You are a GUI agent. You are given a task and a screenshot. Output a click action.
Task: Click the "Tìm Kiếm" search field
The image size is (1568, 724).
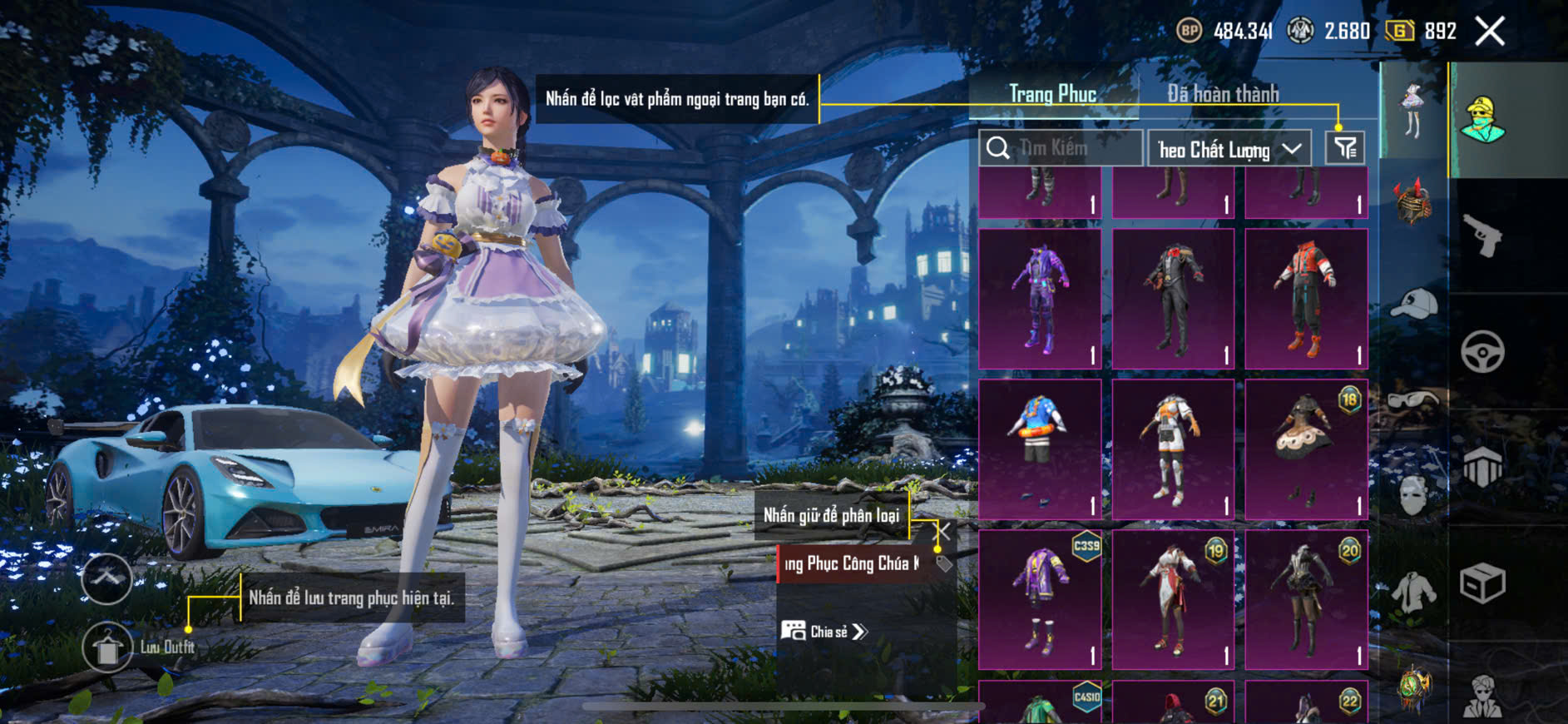(1061, 148)
